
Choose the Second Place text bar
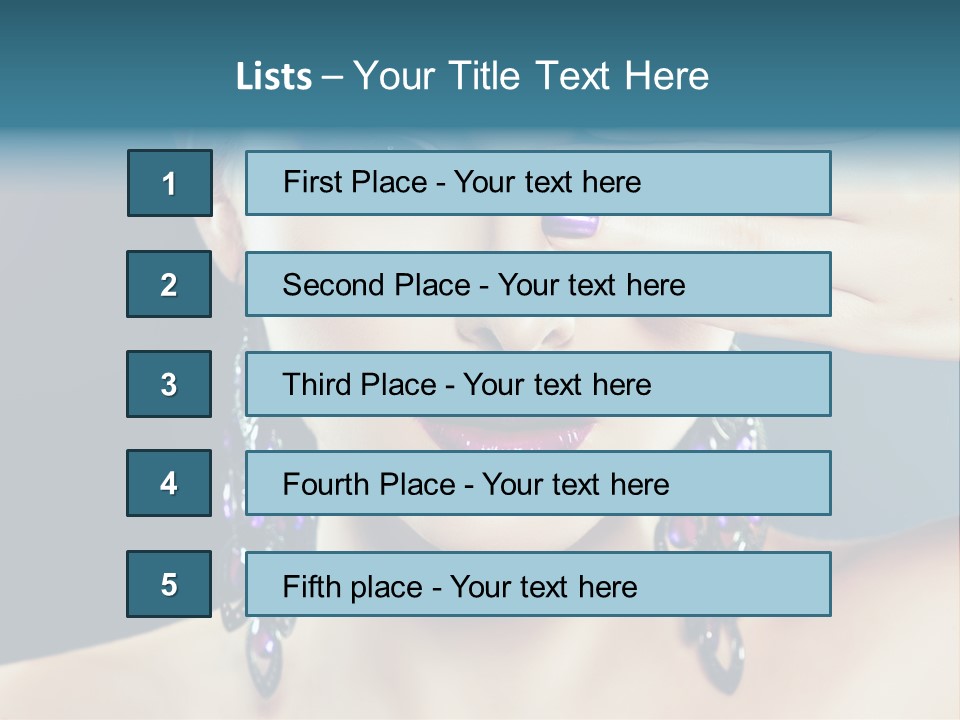(538, 284)
